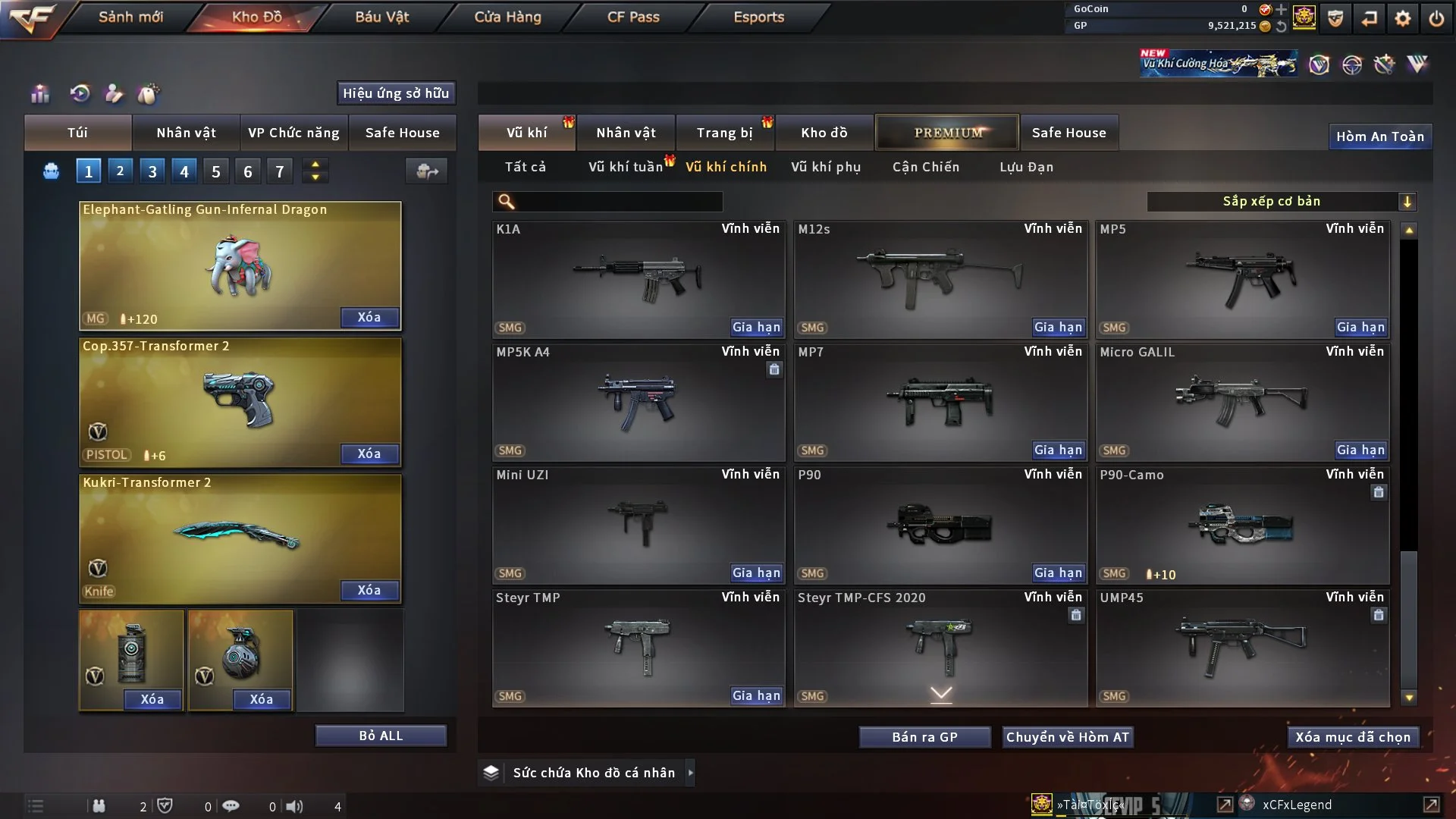The image size is (1456, 819).
Task: Click the weapon search field
Action: (x=618, y=202)
